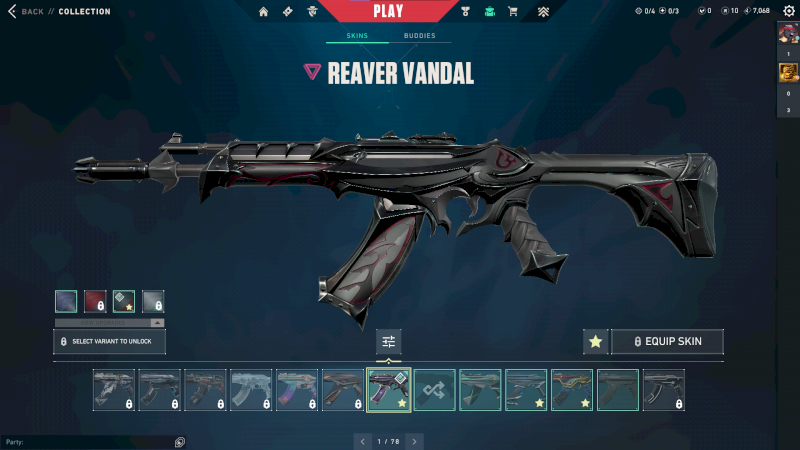Toggle favorite star beside Equip Skin

tap(596, 342)
